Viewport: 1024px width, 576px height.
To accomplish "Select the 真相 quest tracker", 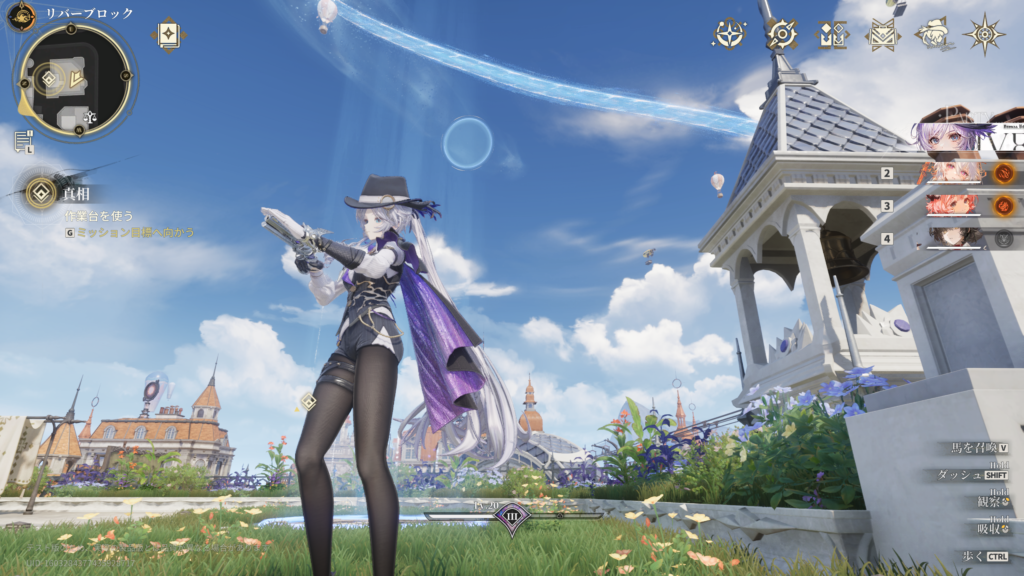I will point(42,192).
